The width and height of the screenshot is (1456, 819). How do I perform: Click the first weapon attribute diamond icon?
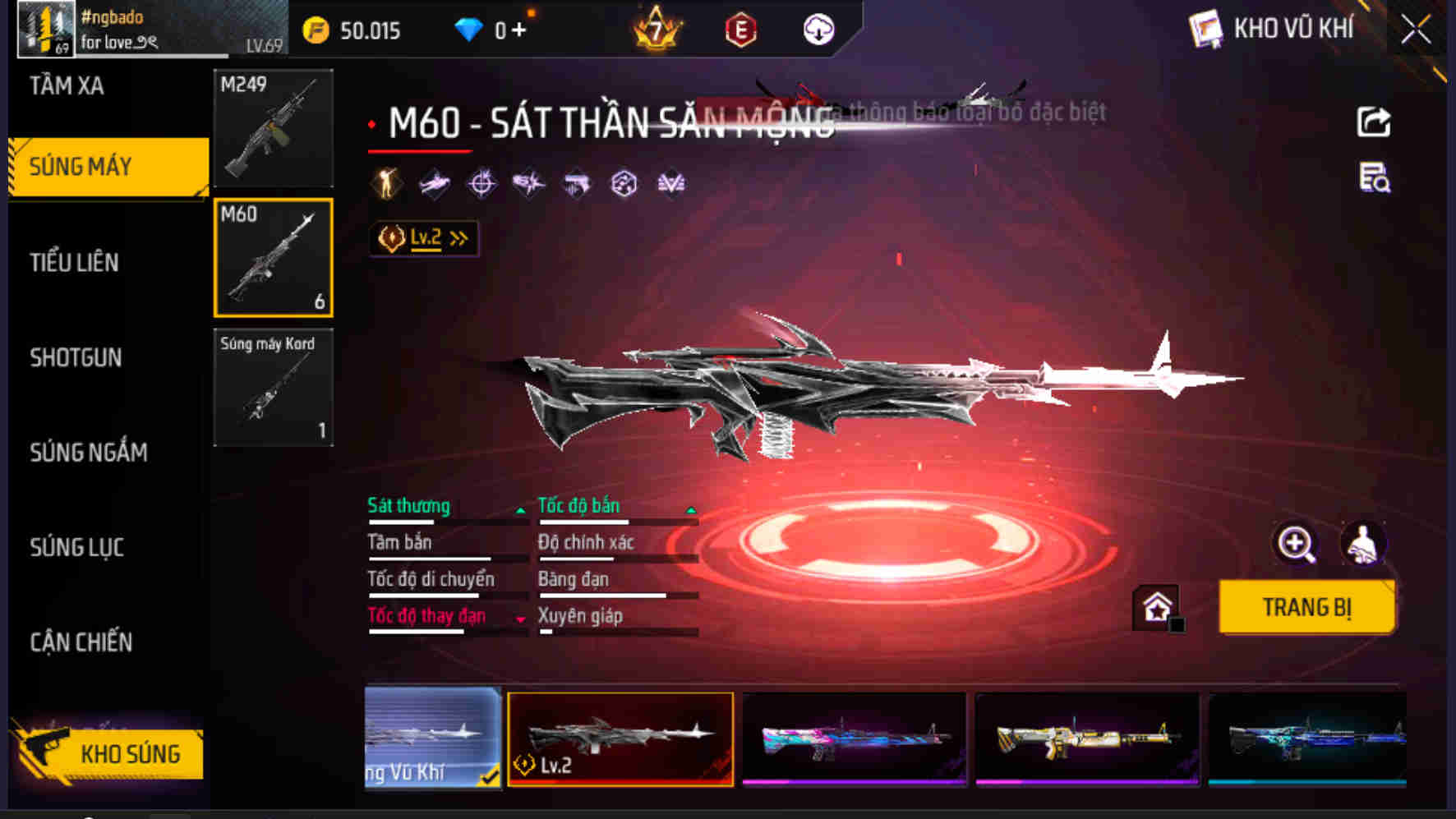[387, 182]
